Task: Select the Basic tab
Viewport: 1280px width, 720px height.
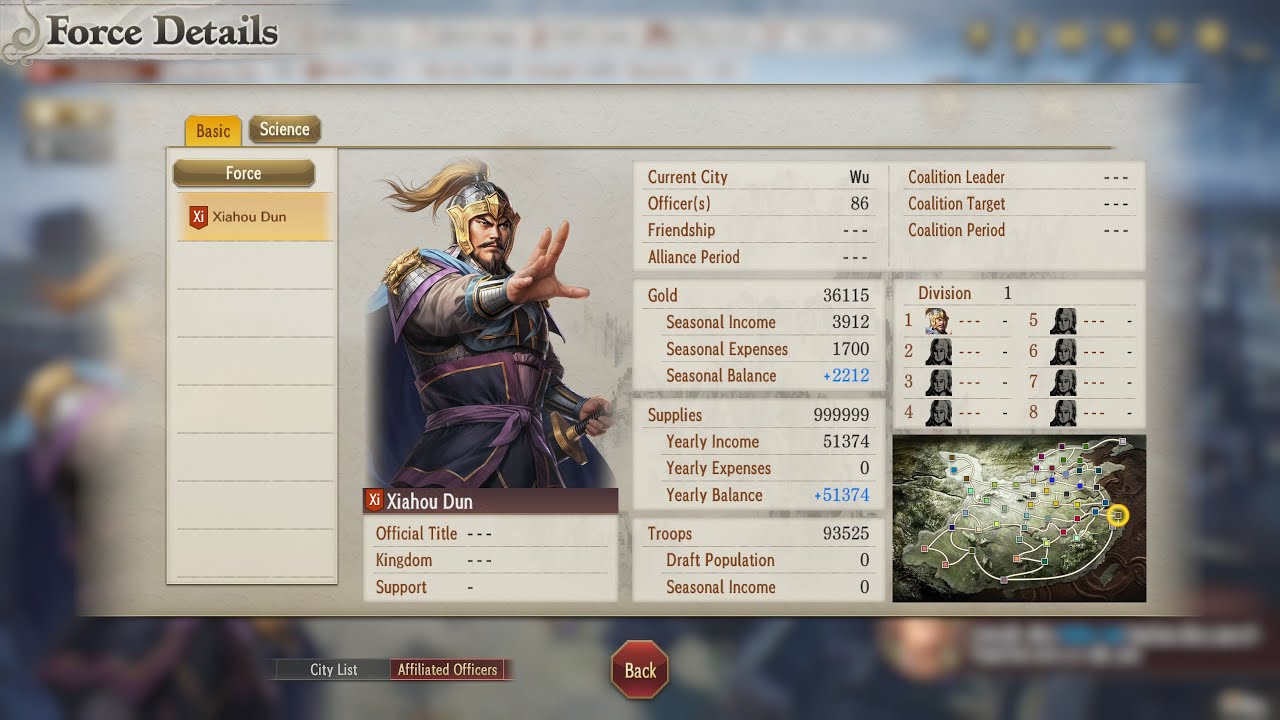Action: click(x=212, y=131)
